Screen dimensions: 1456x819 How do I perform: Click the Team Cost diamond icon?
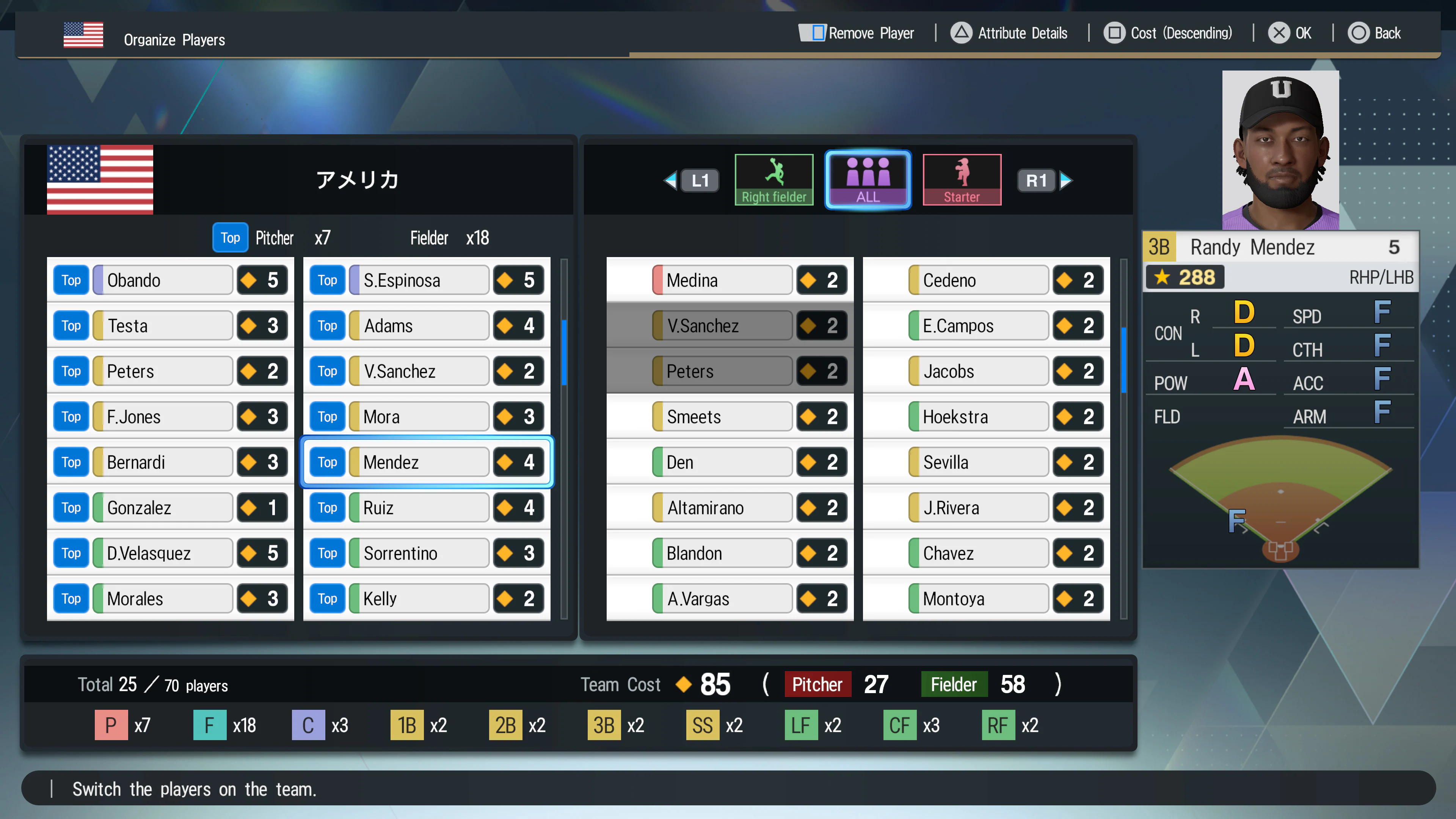point(683,684)
